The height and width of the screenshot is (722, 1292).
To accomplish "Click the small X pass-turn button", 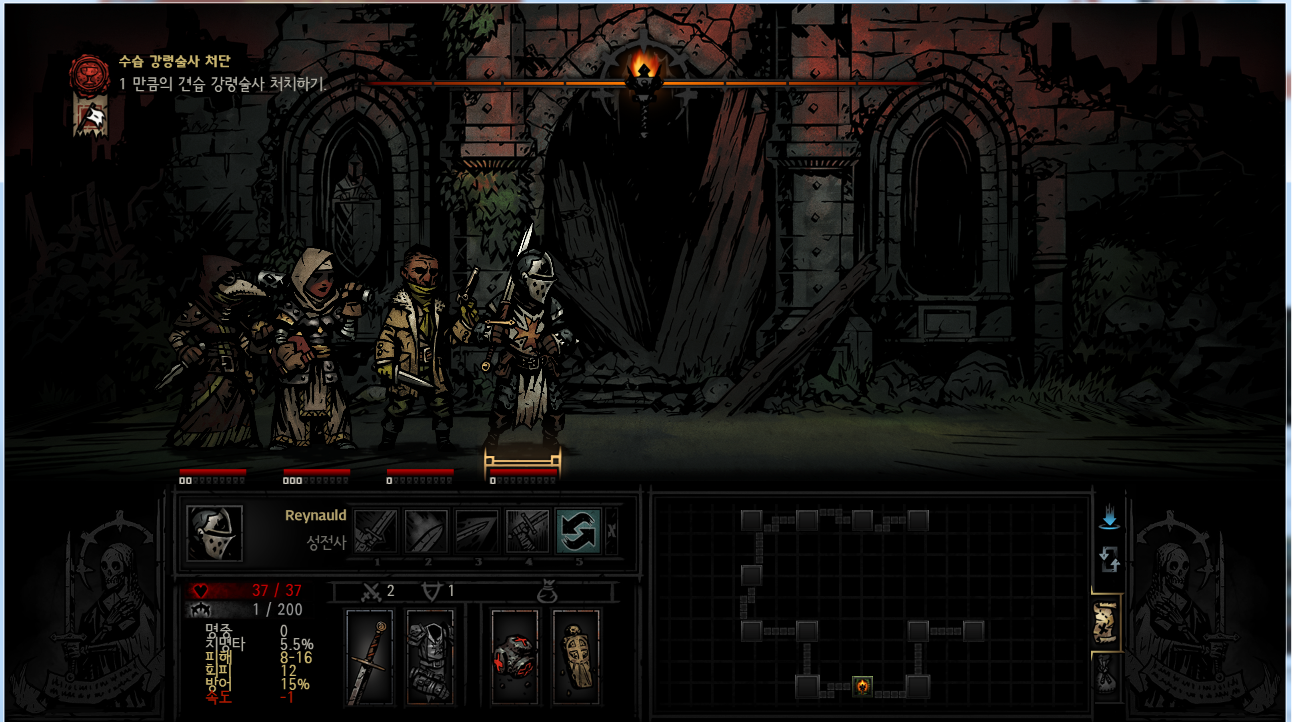I will pos(611,531).
